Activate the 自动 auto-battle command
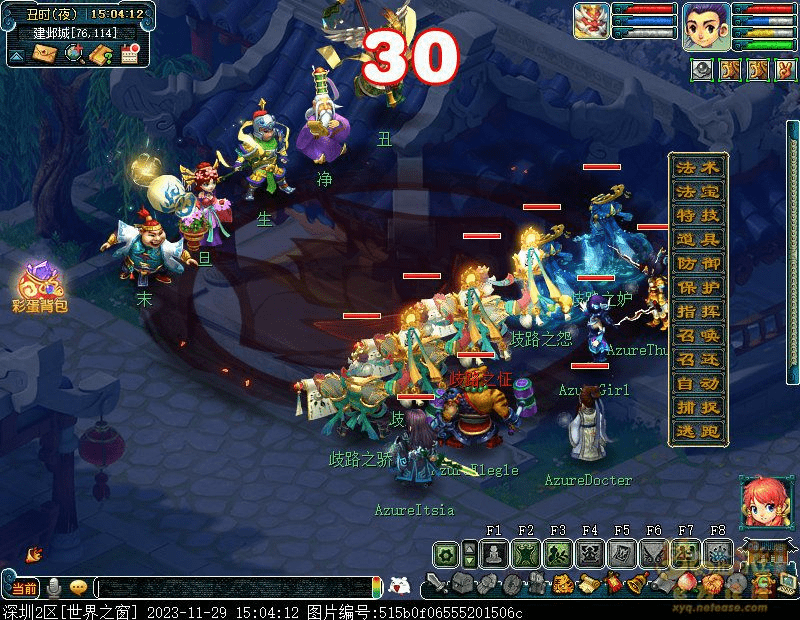This screenshot has height=620, width=800. pos(698,383)
